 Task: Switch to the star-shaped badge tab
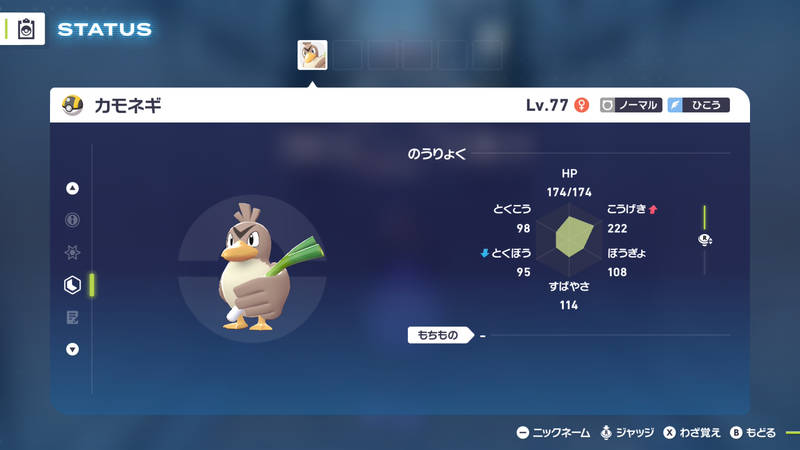point(72,253)
